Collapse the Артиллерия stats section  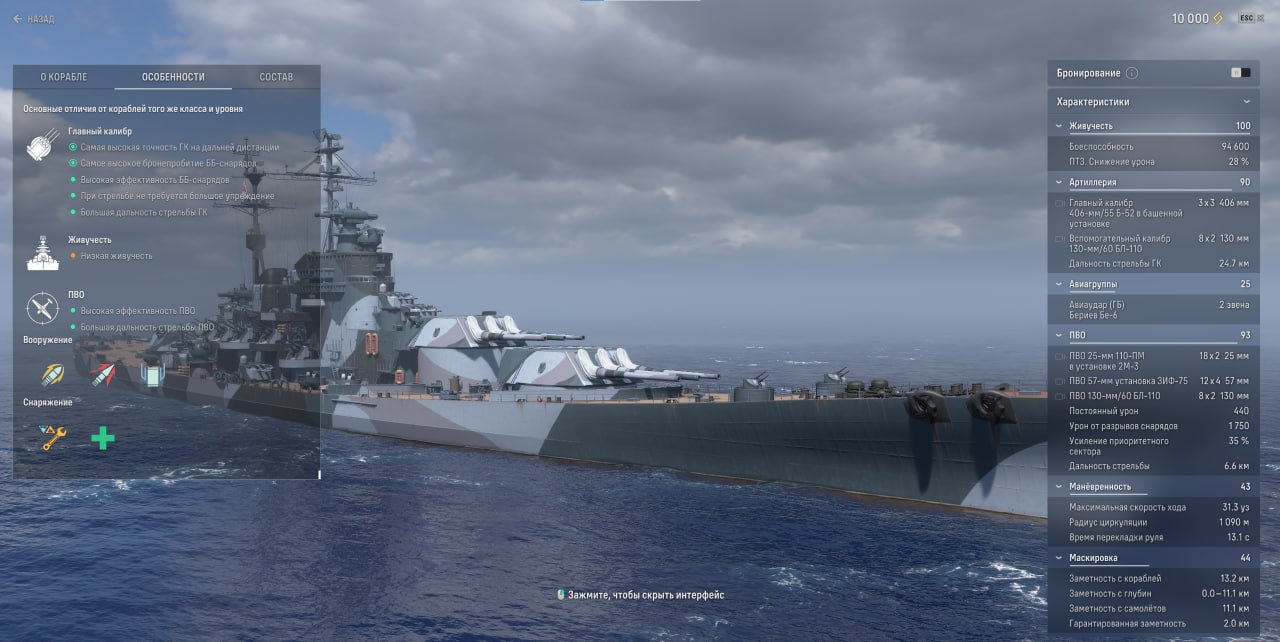[x=1059, y=183]
